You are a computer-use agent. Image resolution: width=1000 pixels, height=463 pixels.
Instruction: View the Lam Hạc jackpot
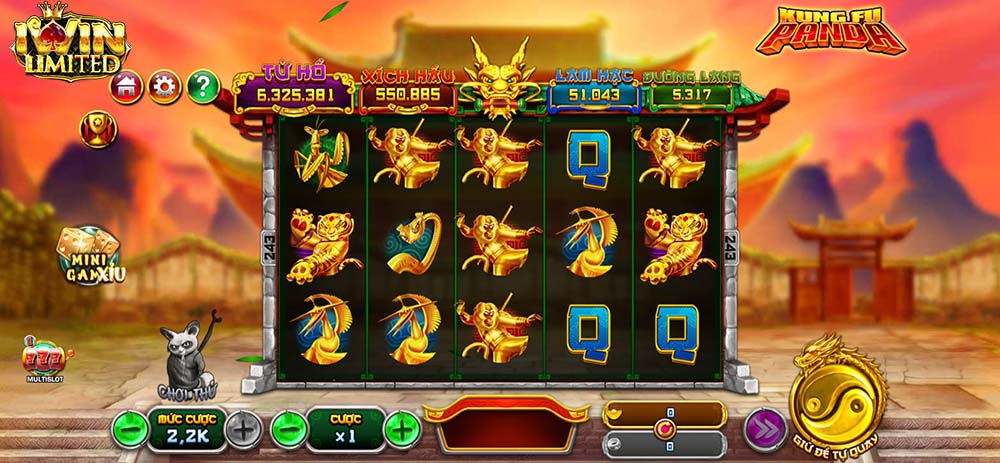tap(594, 94)
